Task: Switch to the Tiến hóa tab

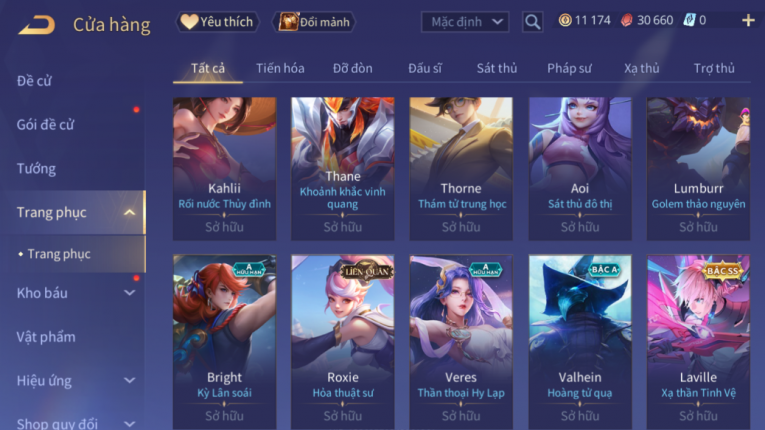Action: pyautogui.click(x=280, y=68)
